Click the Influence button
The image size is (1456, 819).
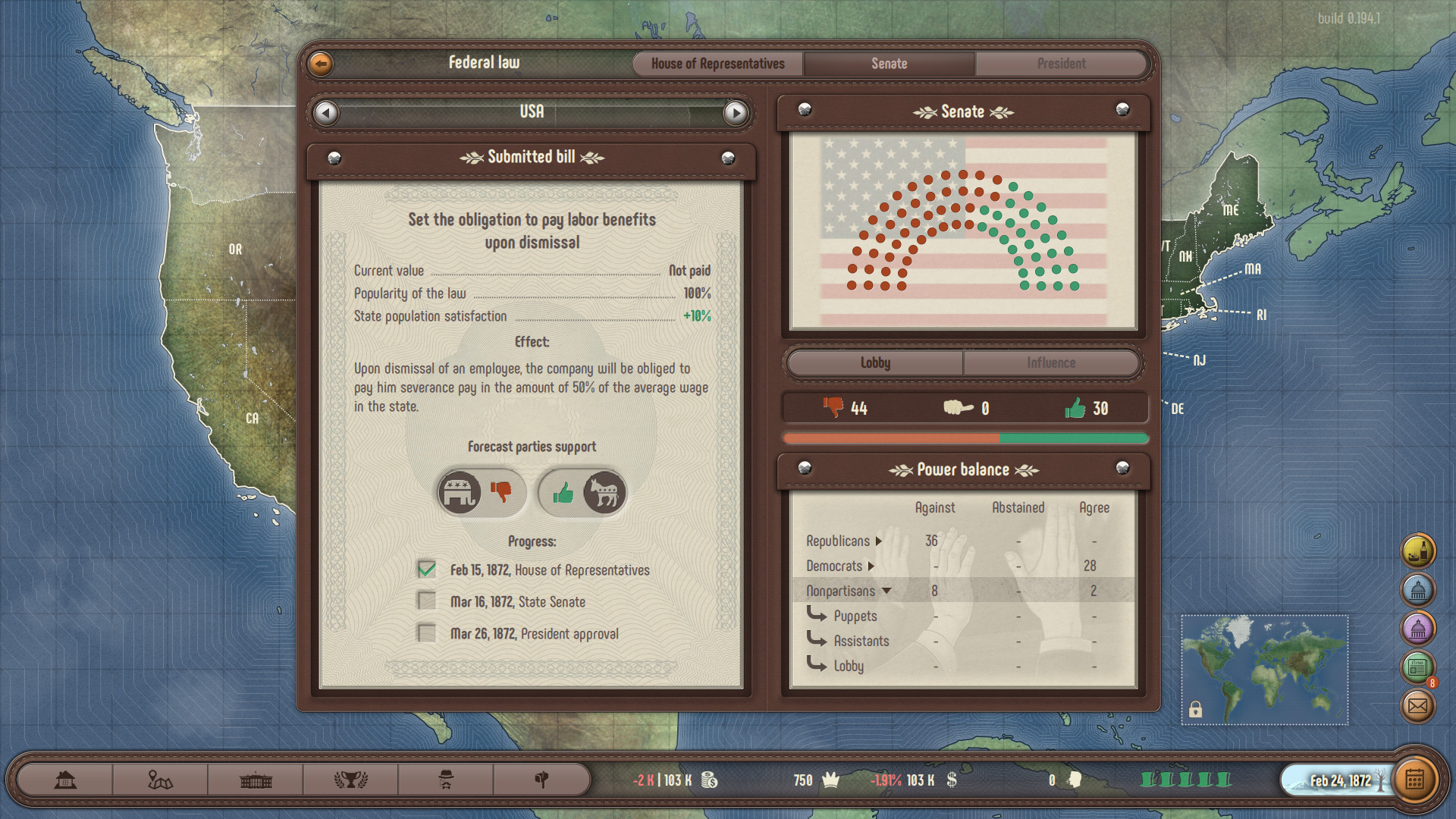1052,362
